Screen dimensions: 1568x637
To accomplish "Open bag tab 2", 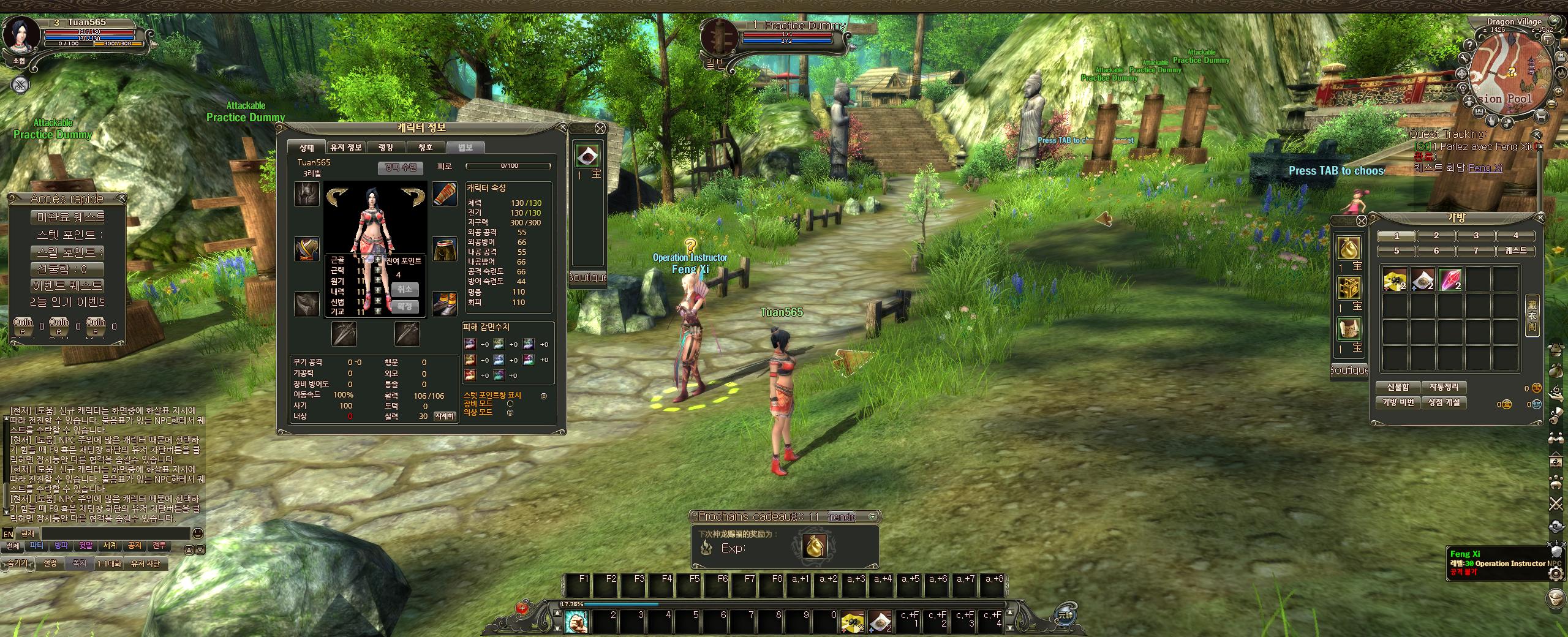I will 1436,235.
